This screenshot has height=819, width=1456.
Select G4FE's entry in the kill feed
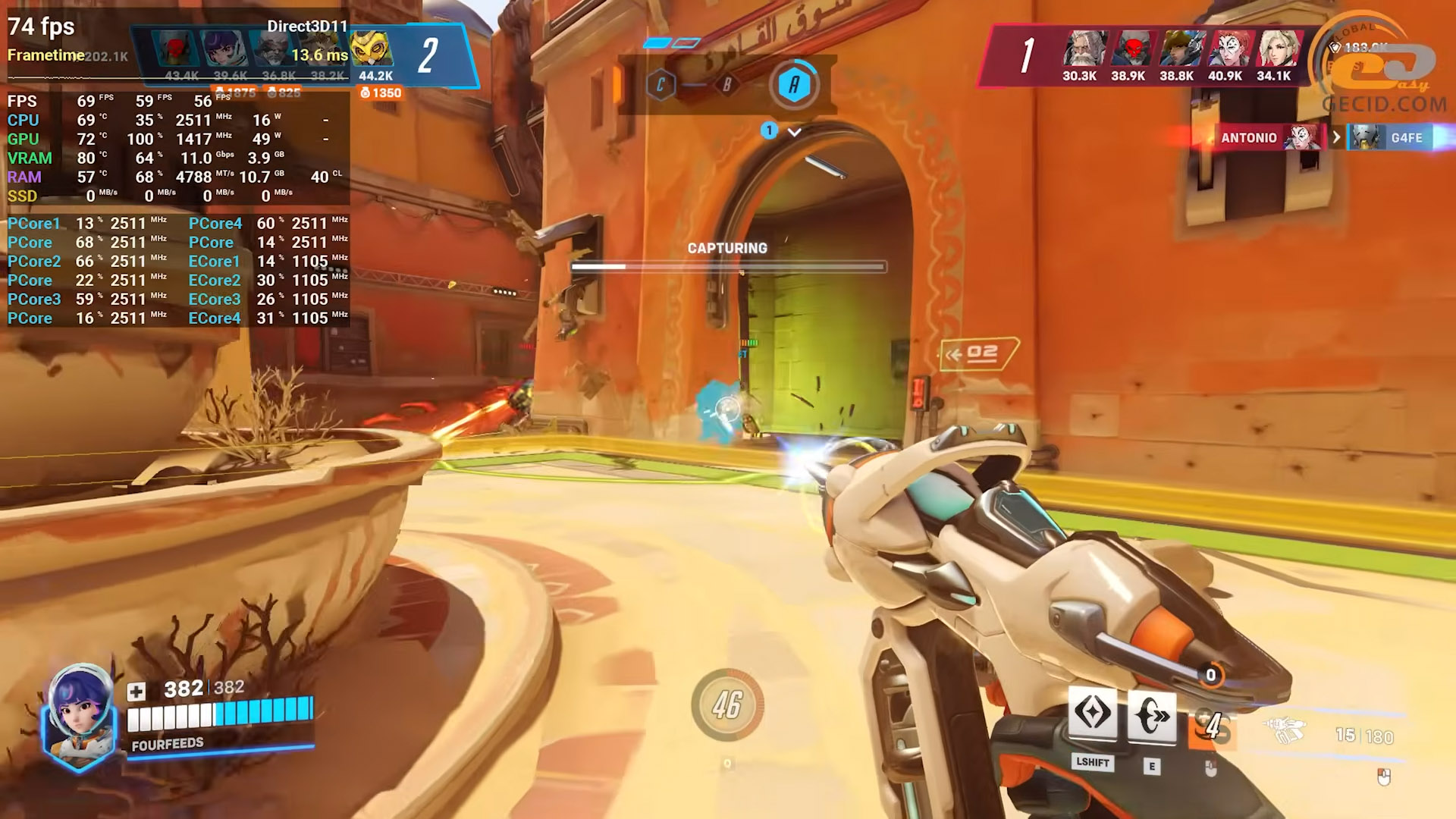tap(1406, 138)
